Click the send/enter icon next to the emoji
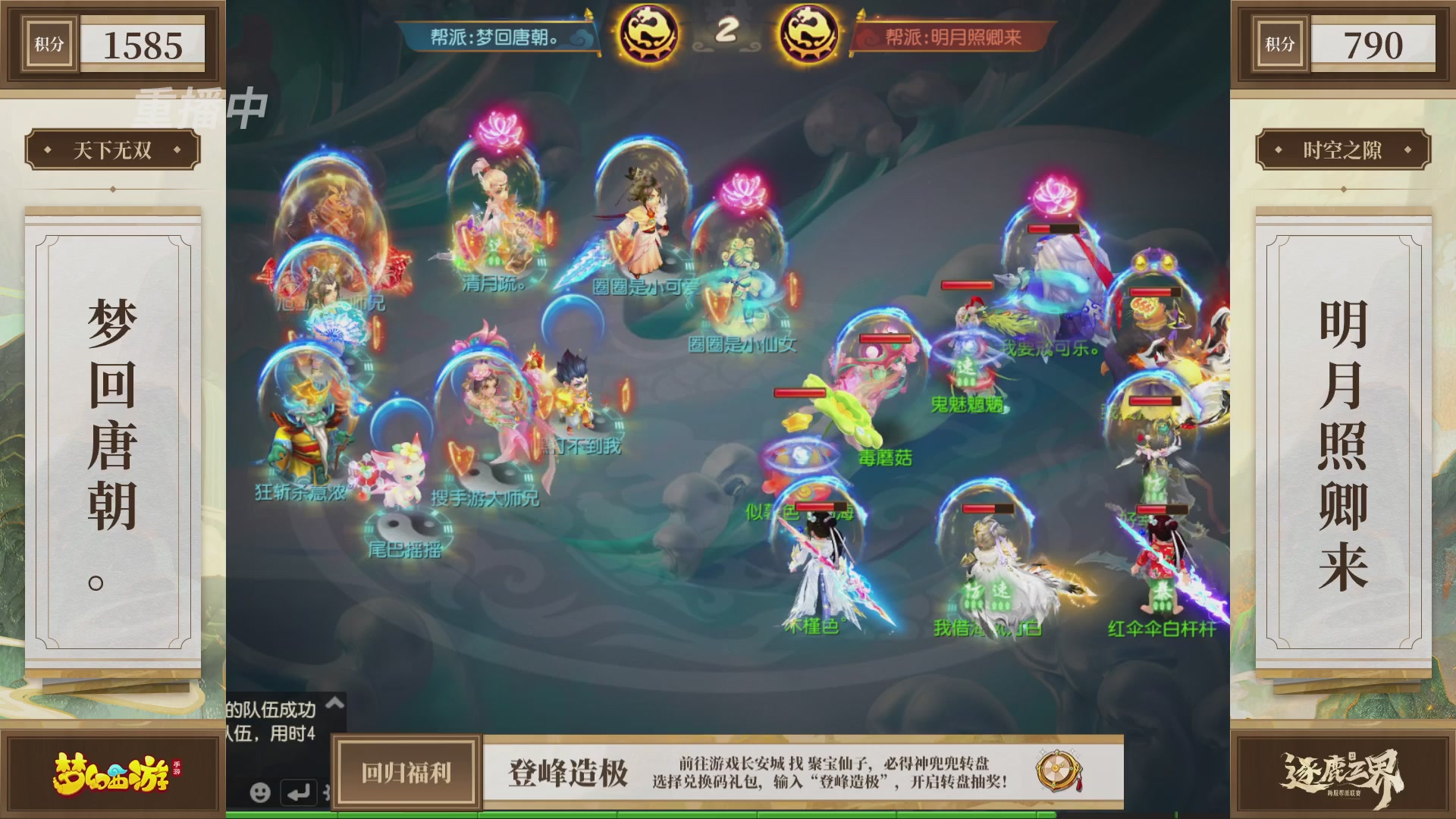The height and width of the screenshot is (819, 1456). coord(297,792)
